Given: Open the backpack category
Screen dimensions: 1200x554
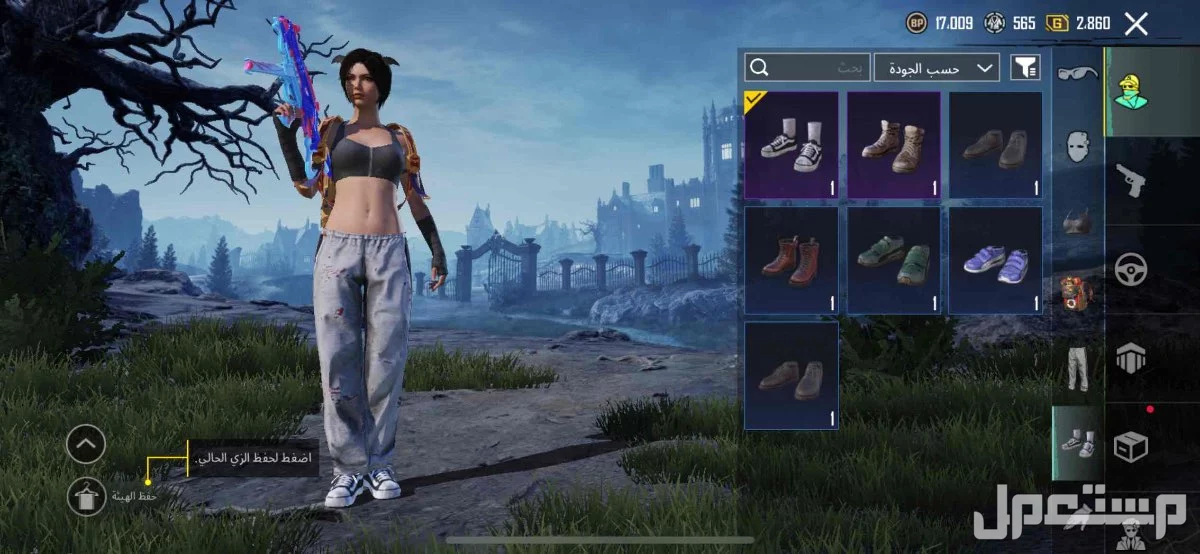Looking at the screenshot, I should [1076, 294].
